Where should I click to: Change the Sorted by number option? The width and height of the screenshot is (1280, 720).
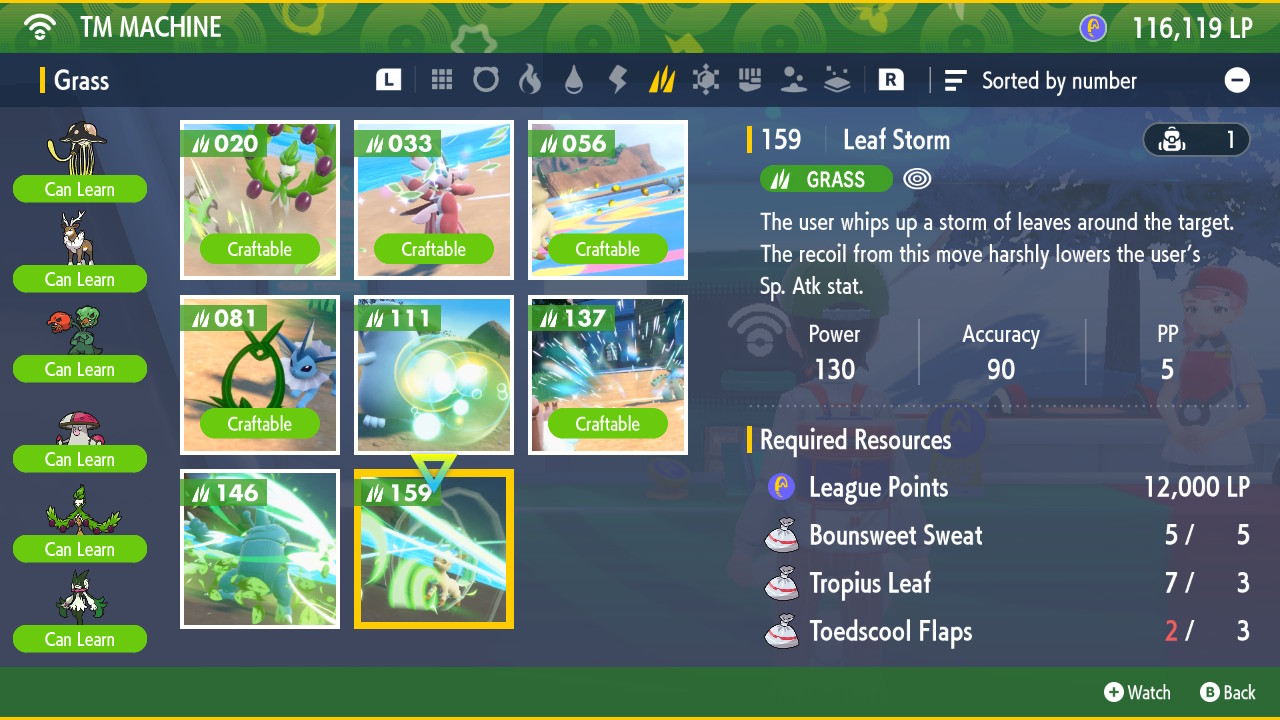(1042, 81)
